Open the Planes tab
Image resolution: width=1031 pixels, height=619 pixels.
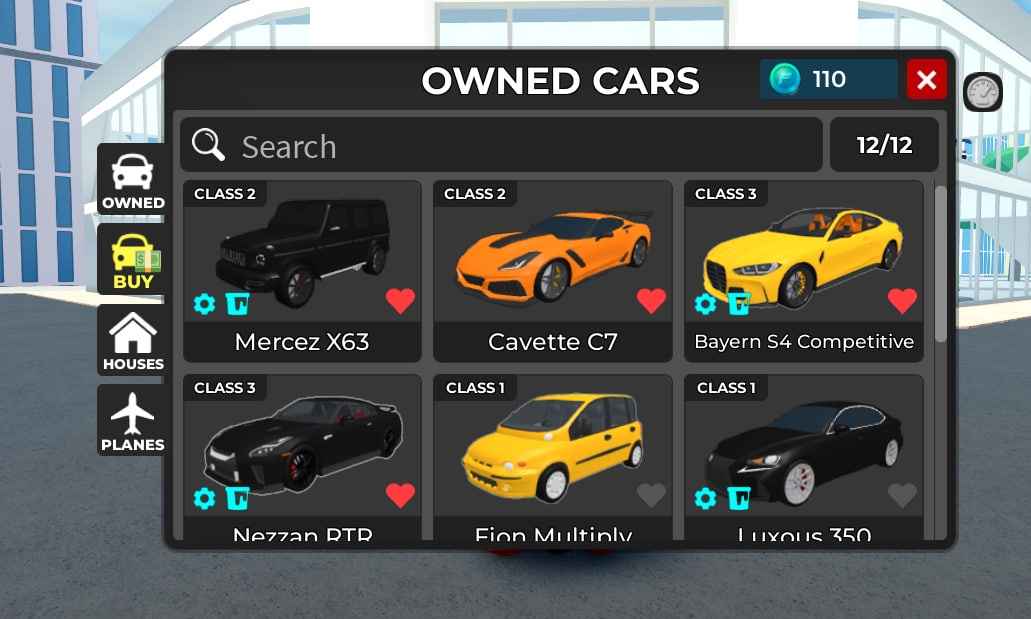132,421
